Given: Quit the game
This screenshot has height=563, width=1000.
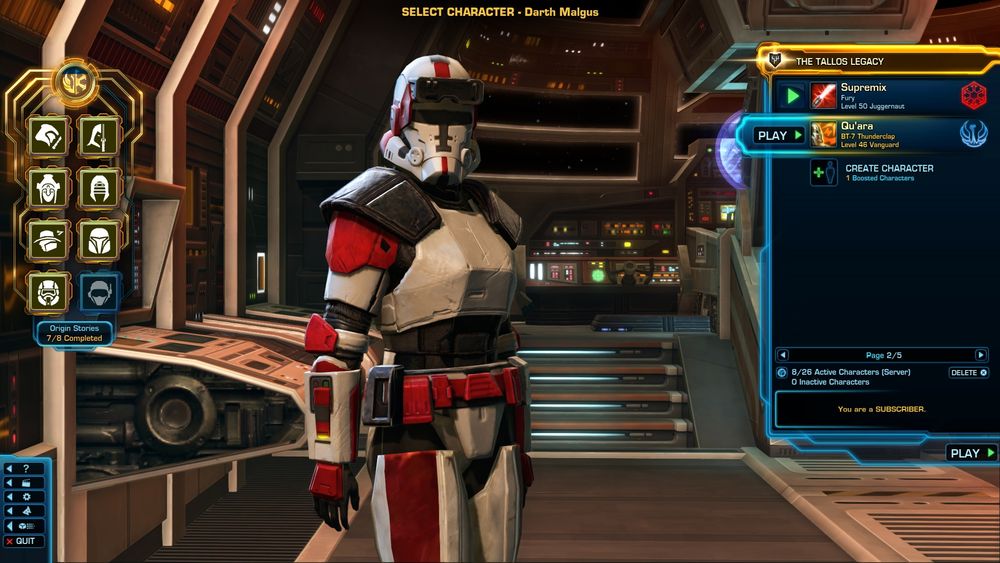Looking at the screenshot, I should pyautogui.click(x=22, y=541).
